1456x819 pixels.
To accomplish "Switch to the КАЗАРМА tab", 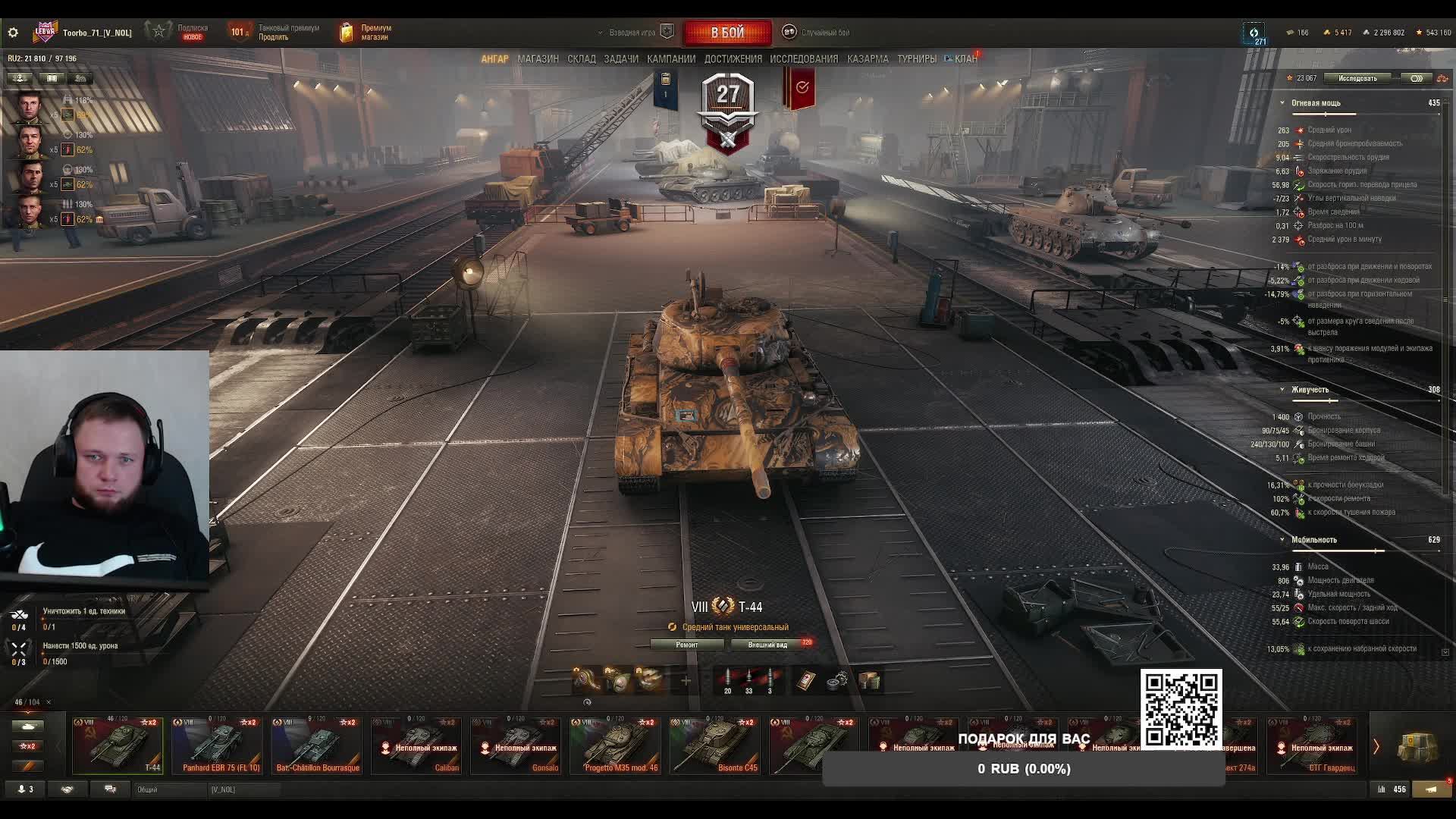I will click(x=868, y=58).
